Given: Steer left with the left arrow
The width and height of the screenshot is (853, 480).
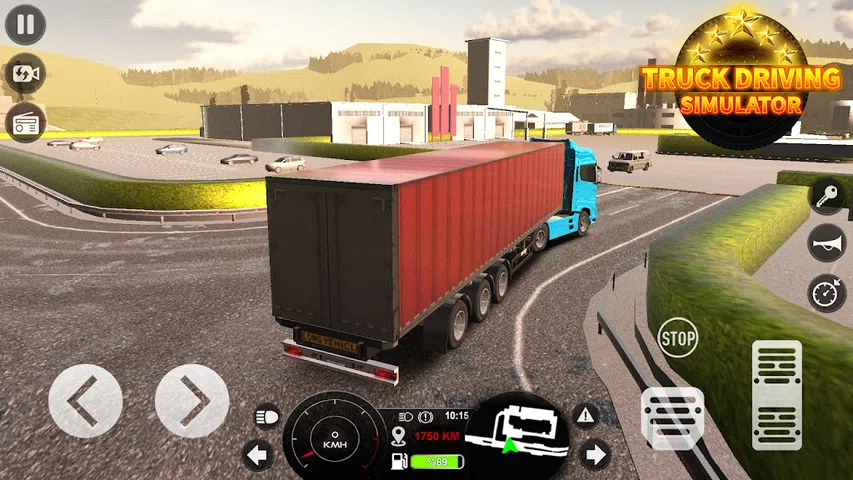Looking at the screenshot, I should tap(85, 400).
